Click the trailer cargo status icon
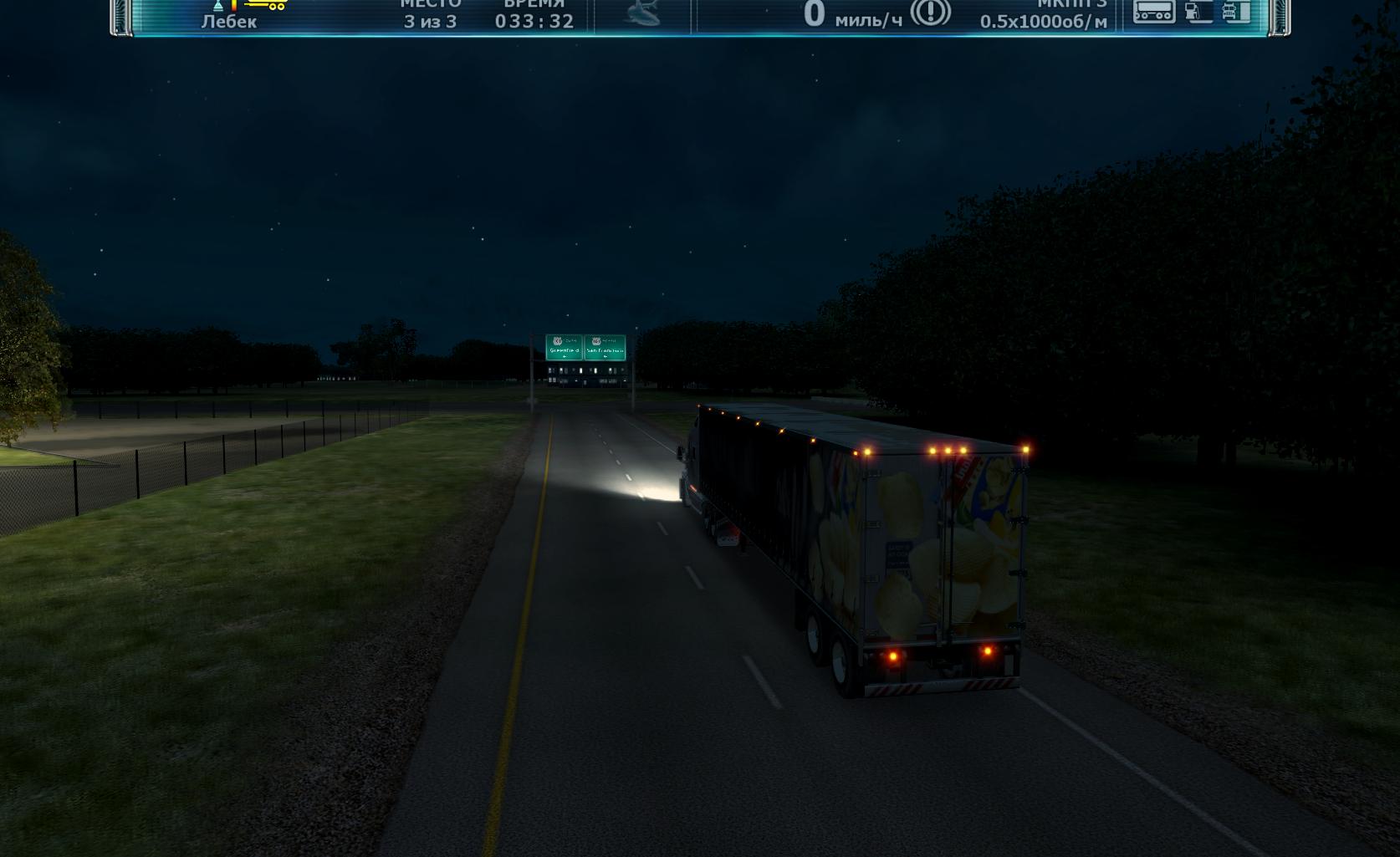The image size is (1400, 857). click(x=1154, y=12)
